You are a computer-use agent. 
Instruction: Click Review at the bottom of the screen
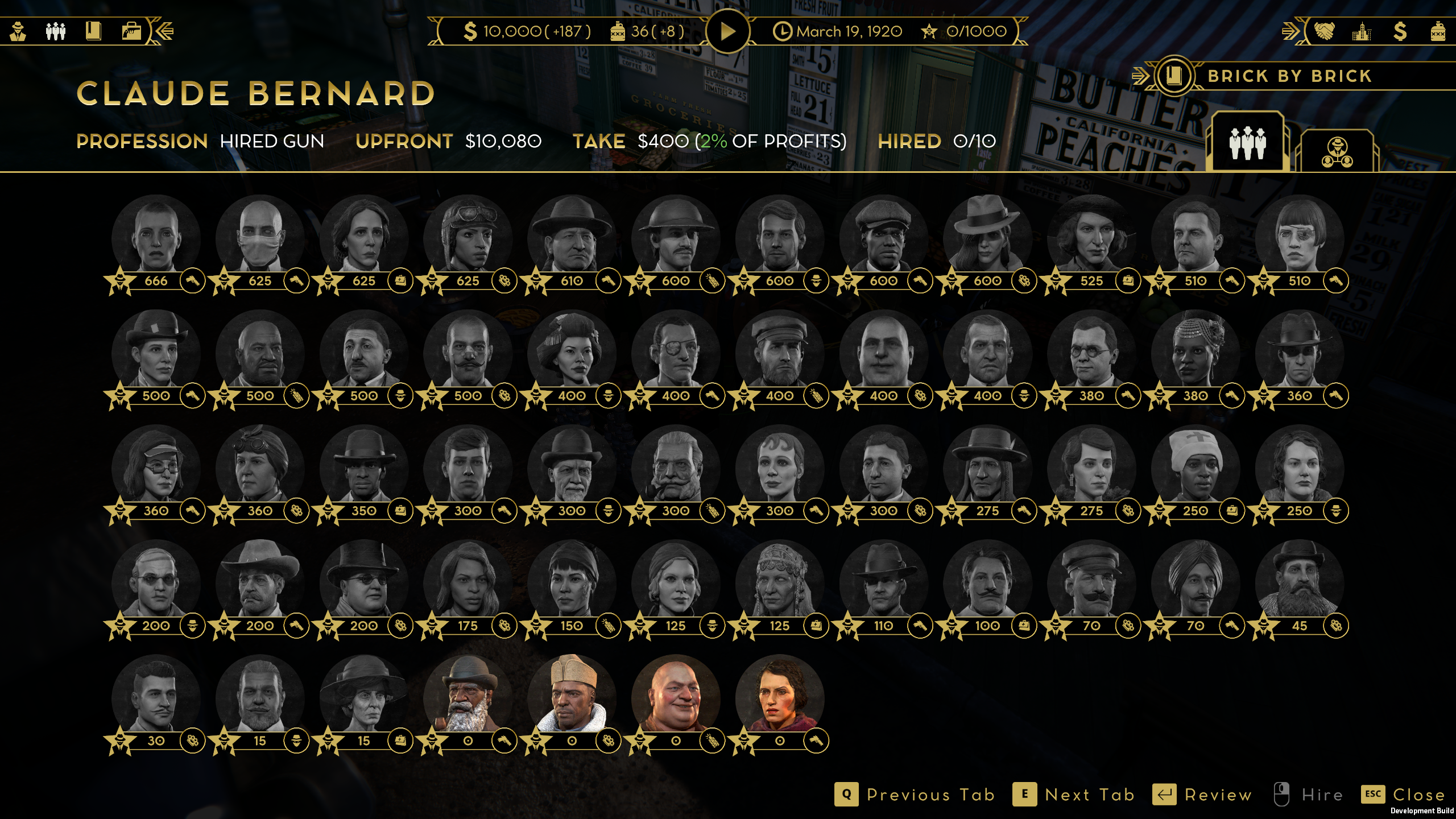1217,795
